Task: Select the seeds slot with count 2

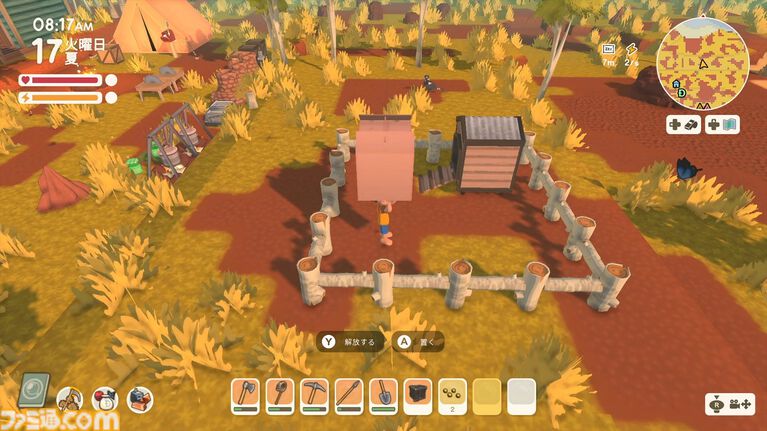Action: coord(452,395)
